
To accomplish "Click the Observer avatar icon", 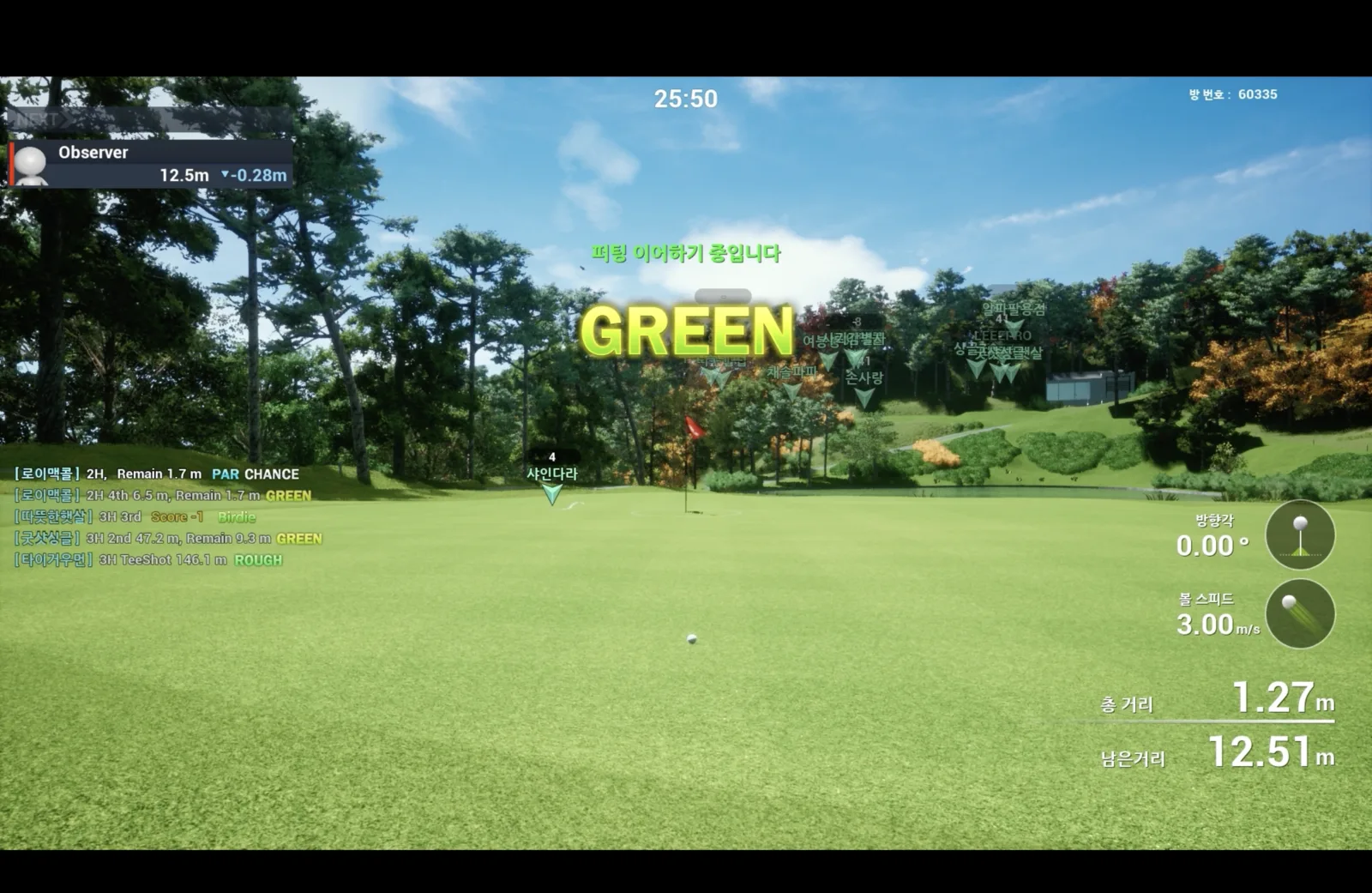I will coord(31,163).
